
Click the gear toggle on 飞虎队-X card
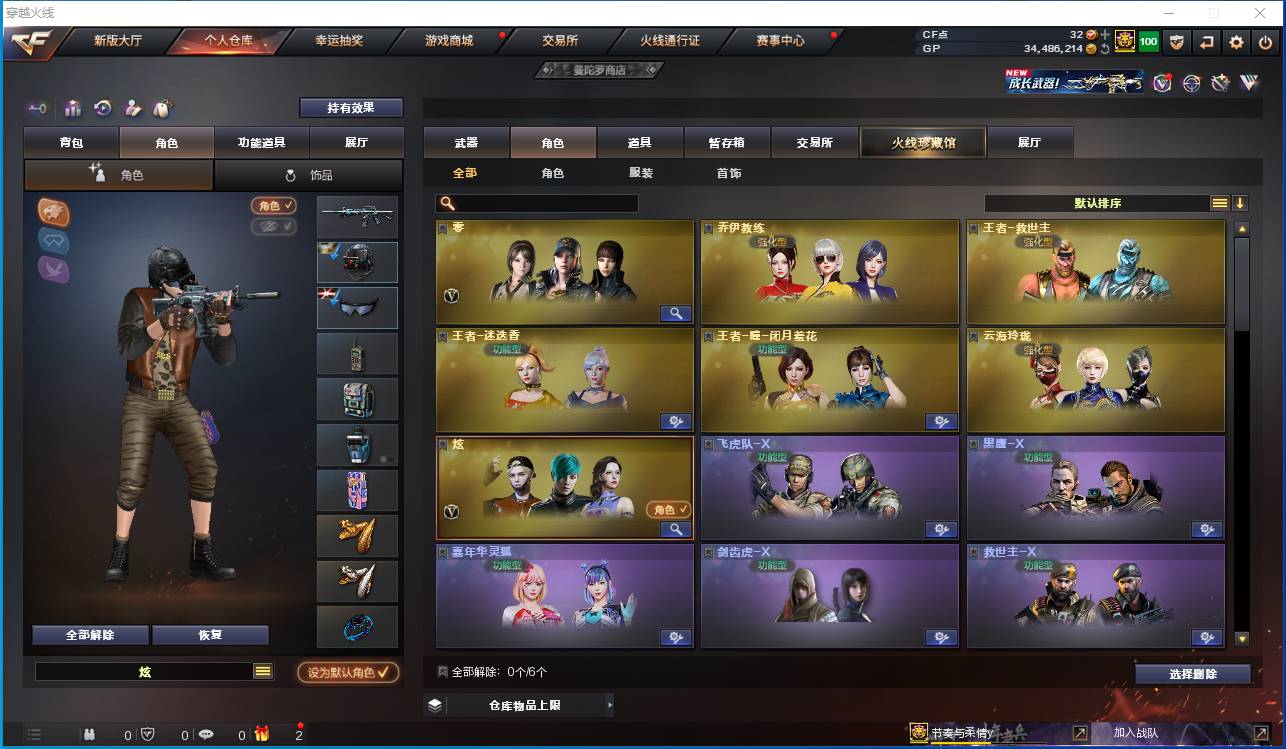[941, 529]
